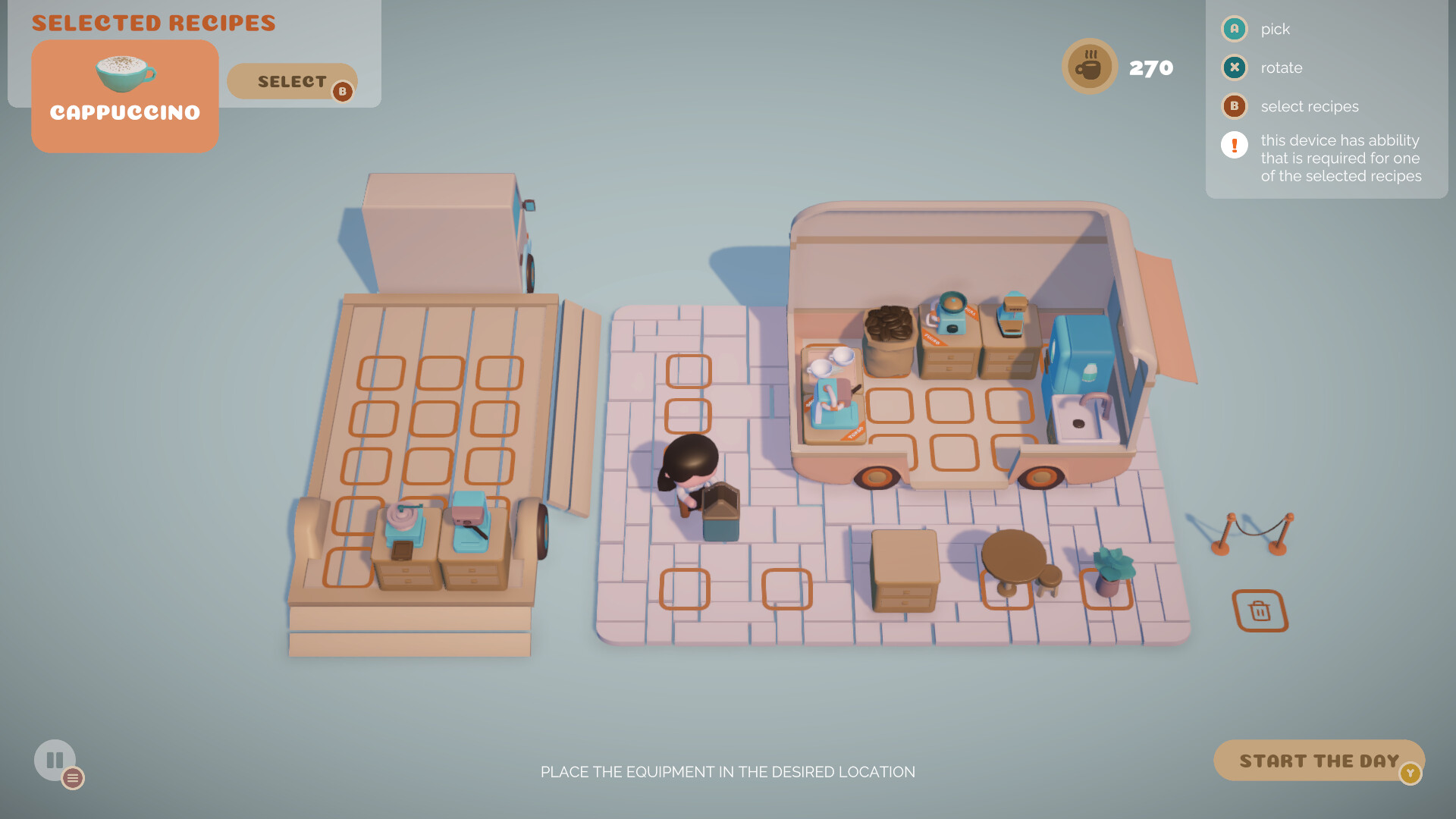
Task: Pick the espresso machine with cups
Action: point(830,394)
